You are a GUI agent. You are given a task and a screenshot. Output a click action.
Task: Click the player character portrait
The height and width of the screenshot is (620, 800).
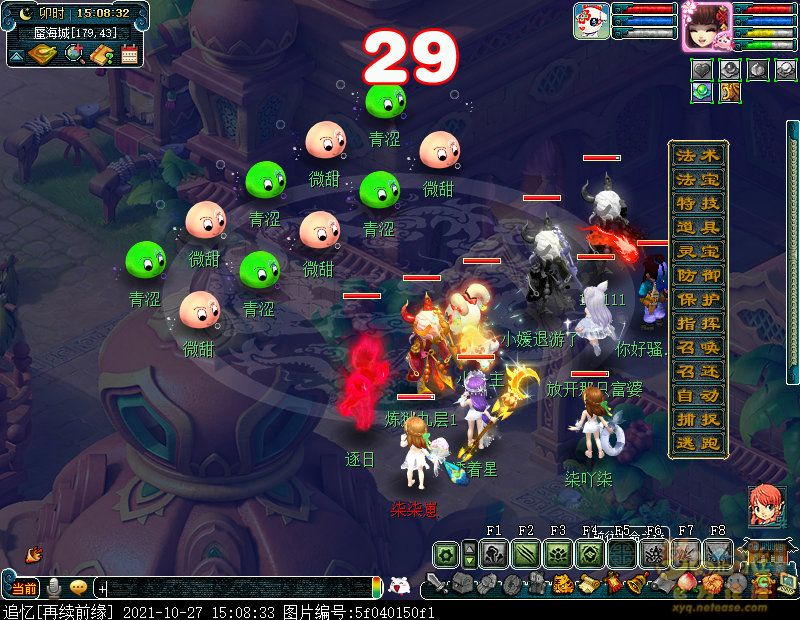[707, 26]
